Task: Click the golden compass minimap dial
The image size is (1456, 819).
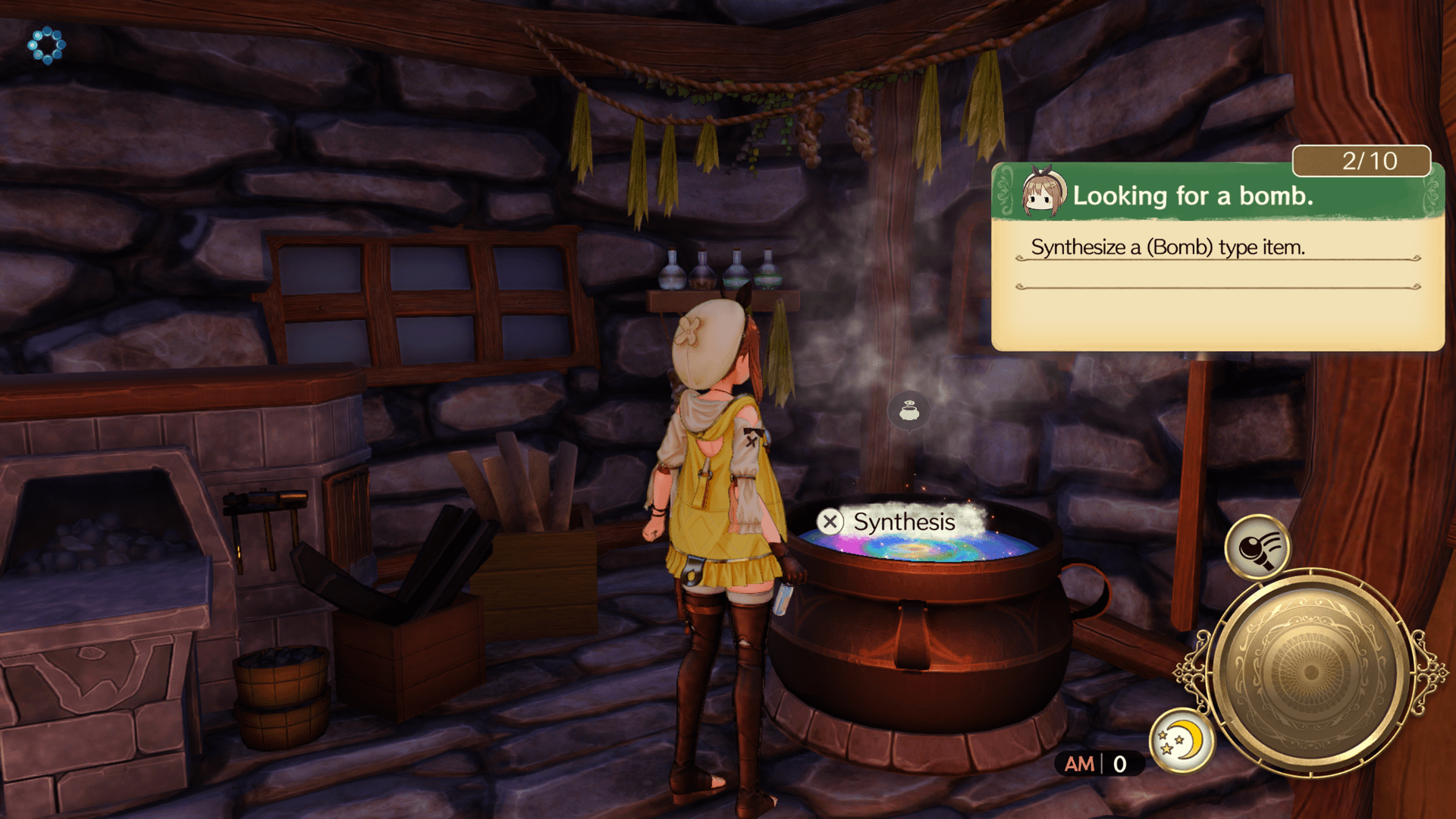Action: pyautogui.click(x=1310, y=672)
